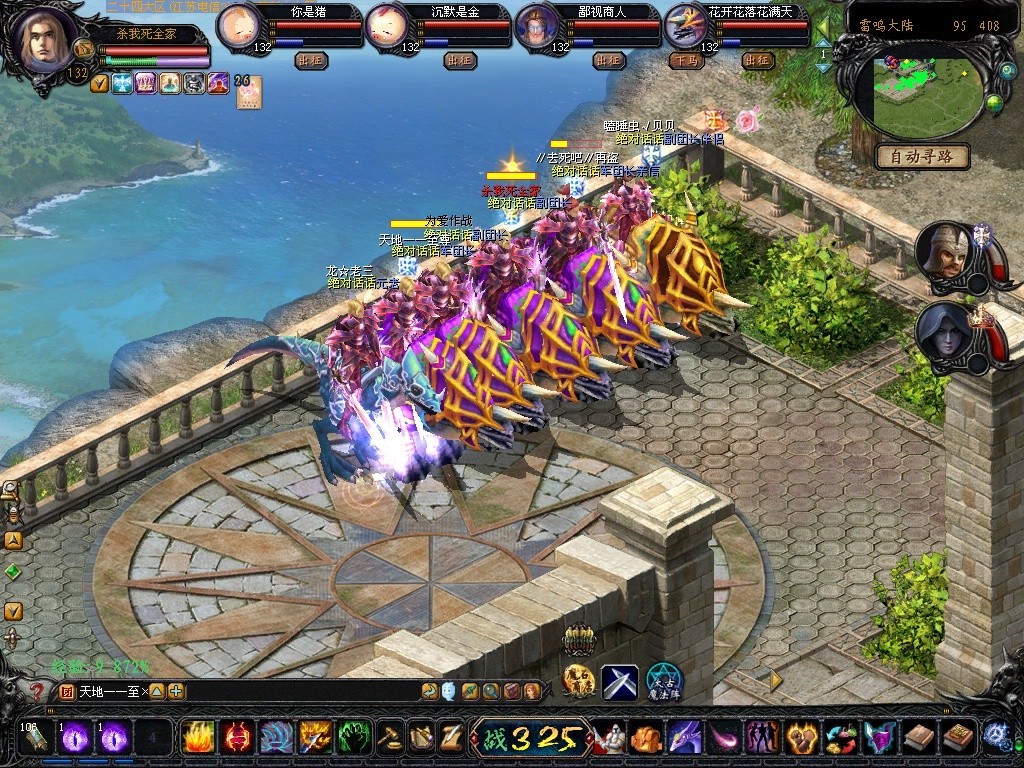This screenshot has width=1024, height=768.
Task: Activate the green hand skill icon
Action: point(354,738)
